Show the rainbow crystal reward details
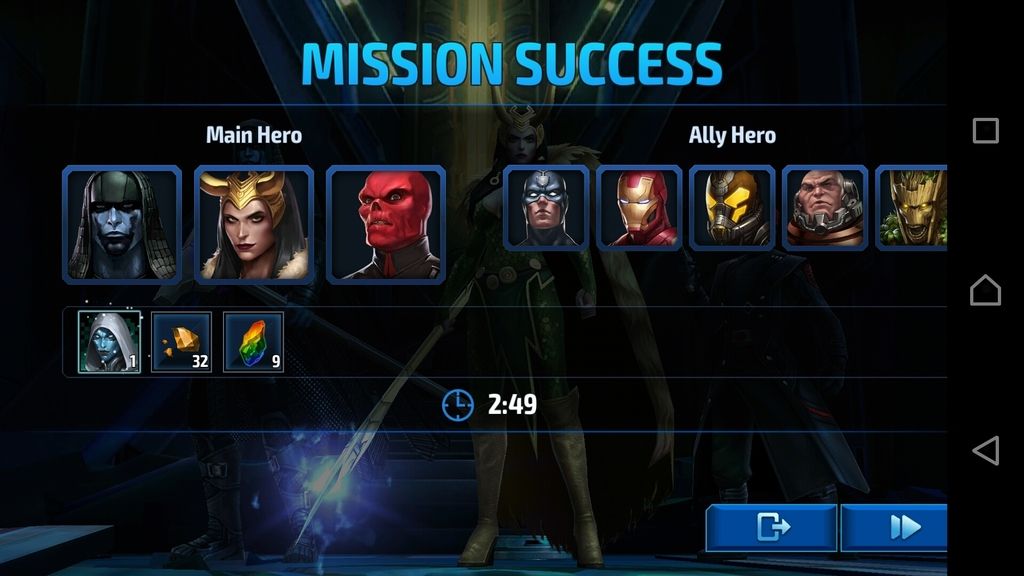1024x576 pixels. (x=253, y=342)
